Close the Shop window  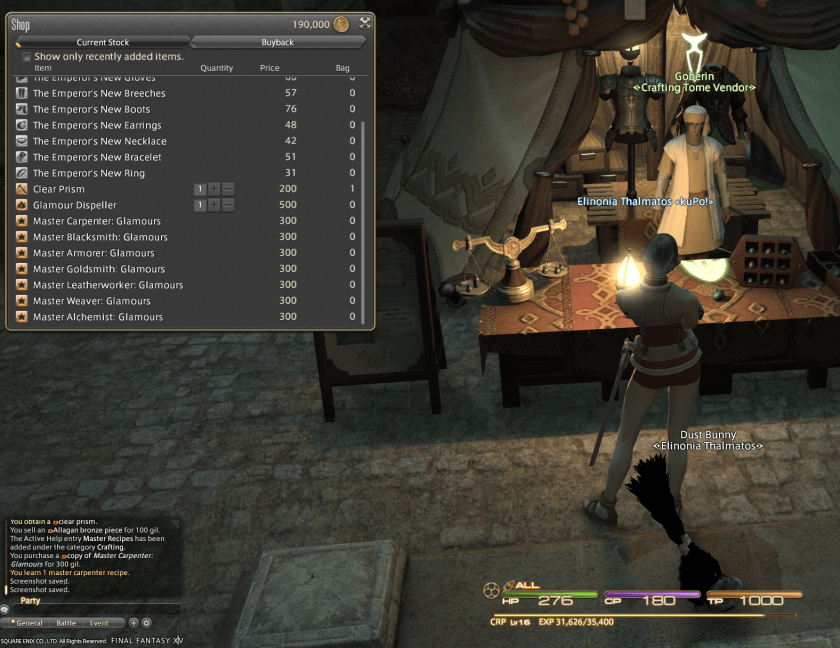(x=365, y=23)
